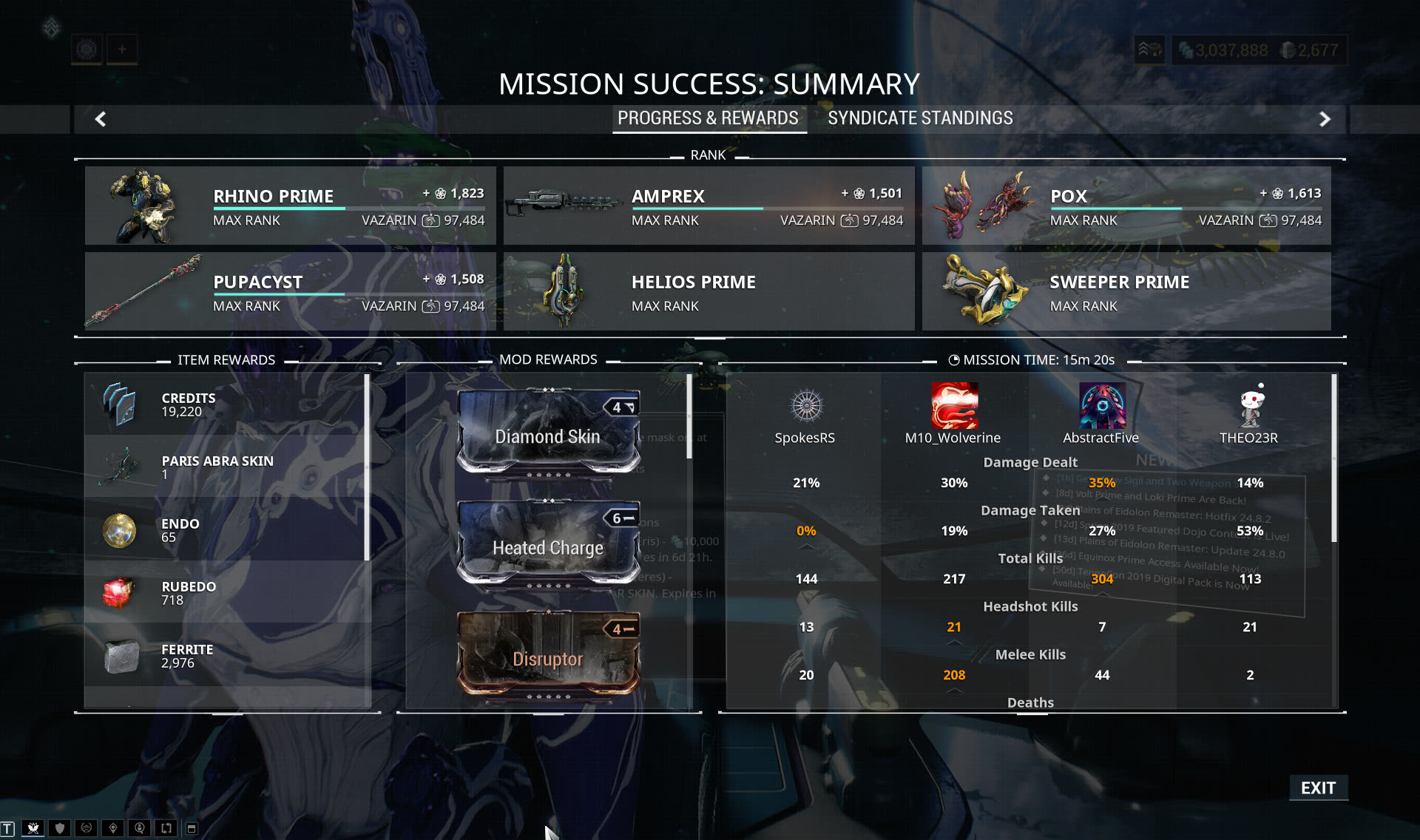Click AbstractFive's player avatar
This screenshot has width=1420, height=840.
point(1102,406)
